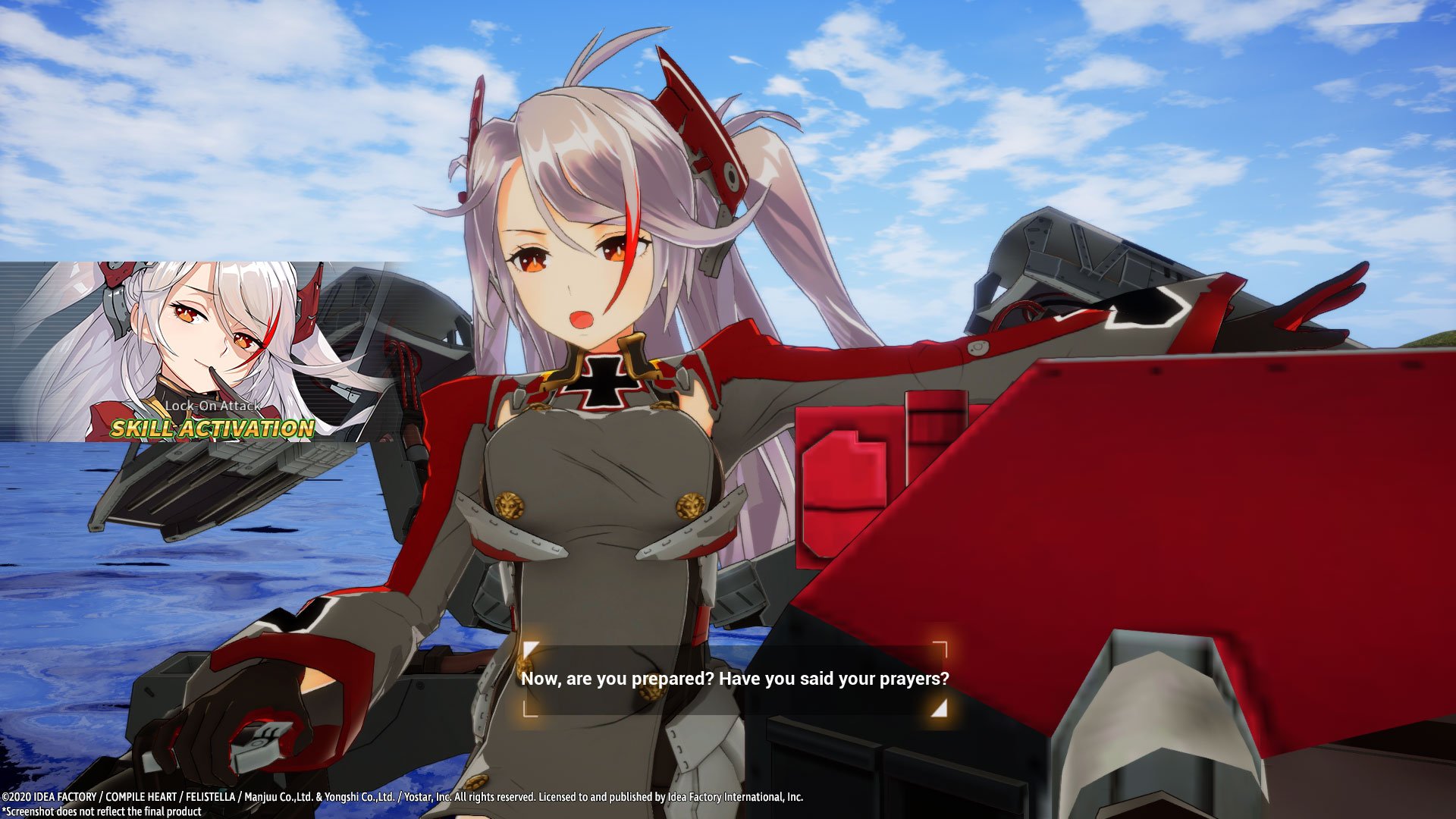Image resolution: width=1456 pixels, height=819 pixels.
Task: Enable the dialogue auto-advance via text box
Action: pyautogui.click(x=736, y=680)
